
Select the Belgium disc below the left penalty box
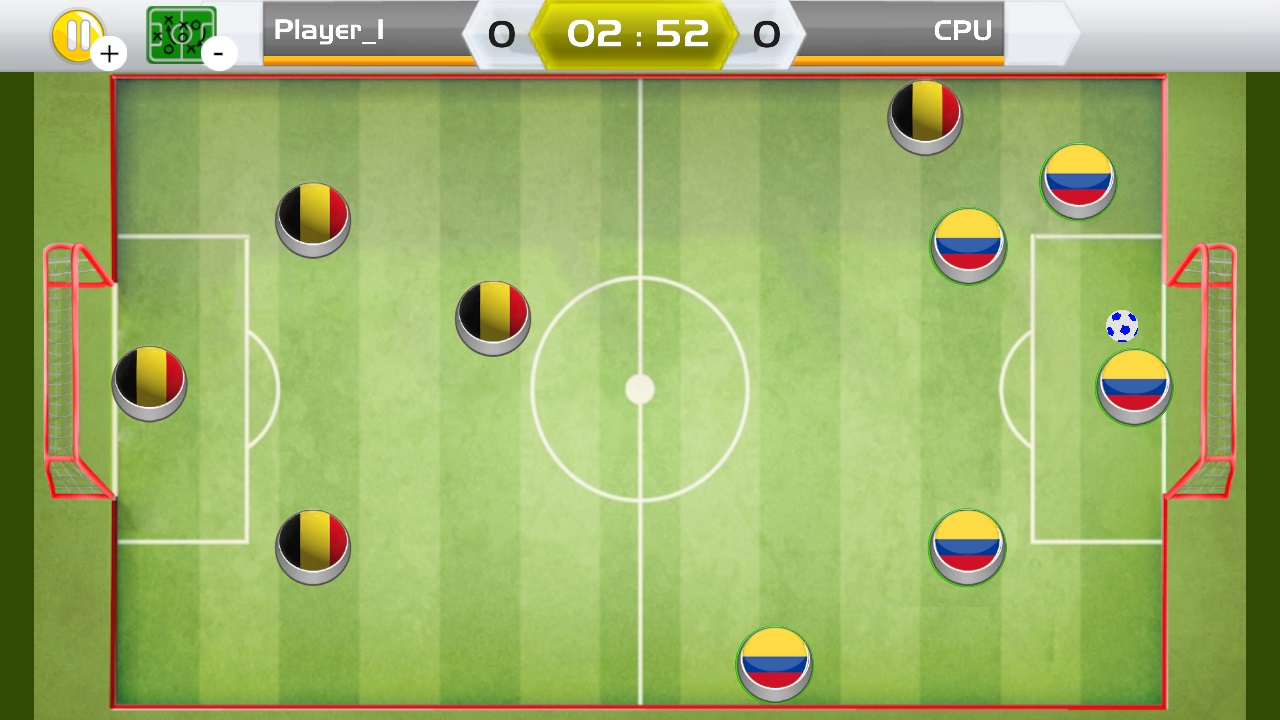click(313, 547)
